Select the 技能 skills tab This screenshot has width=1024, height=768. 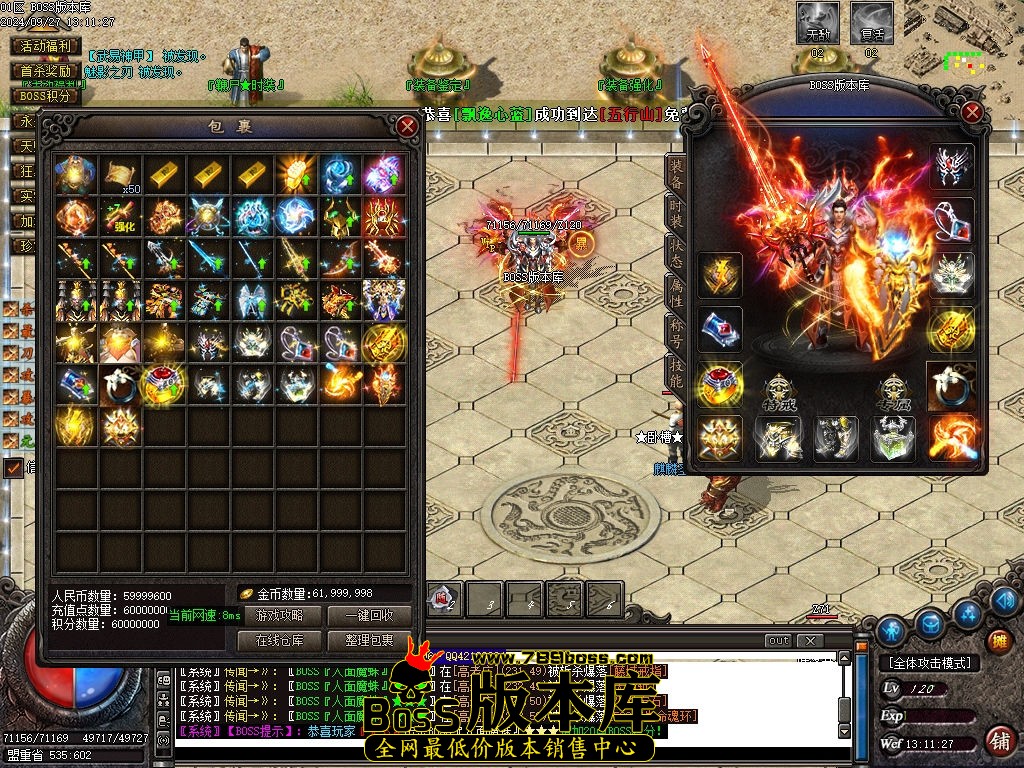(x=677, y=372)
